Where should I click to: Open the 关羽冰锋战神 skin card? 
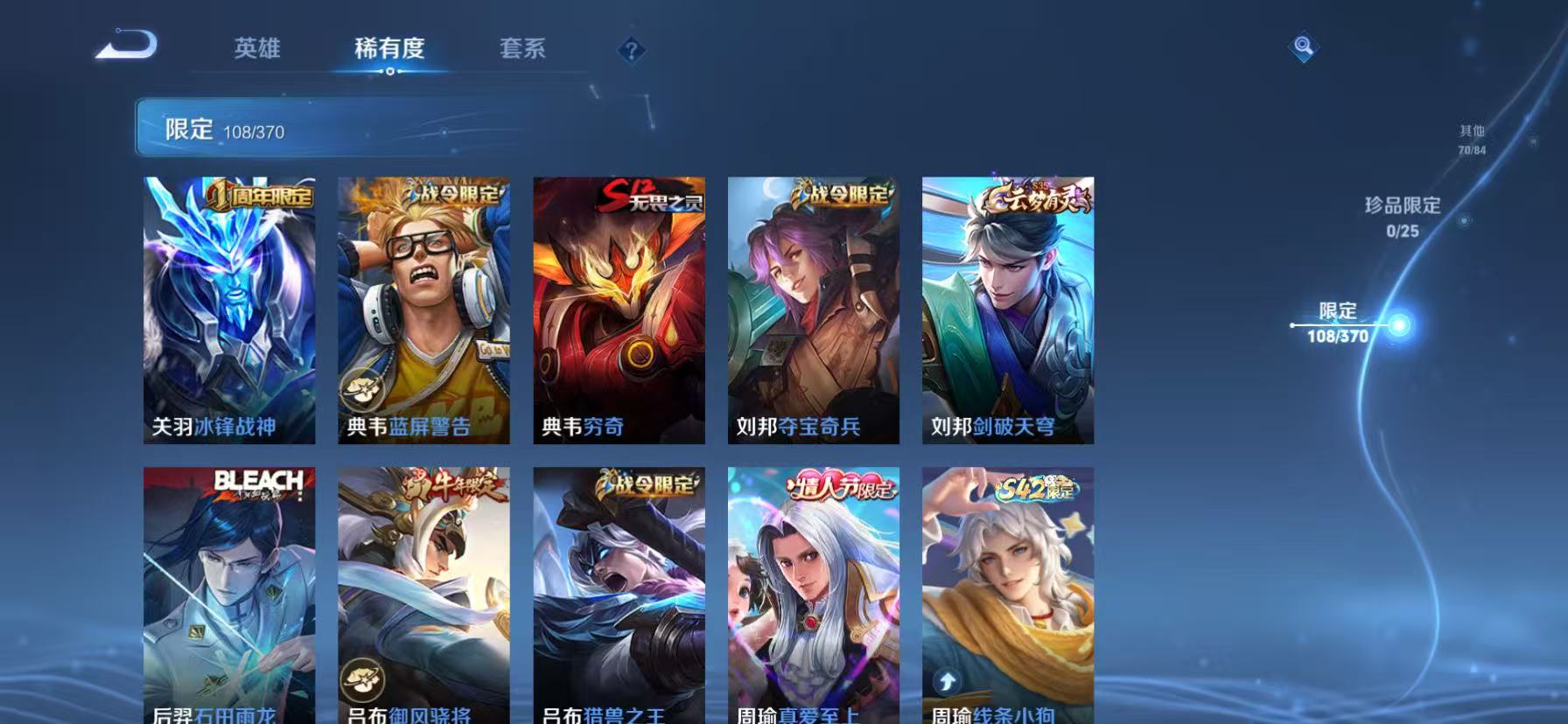[229, 308]
